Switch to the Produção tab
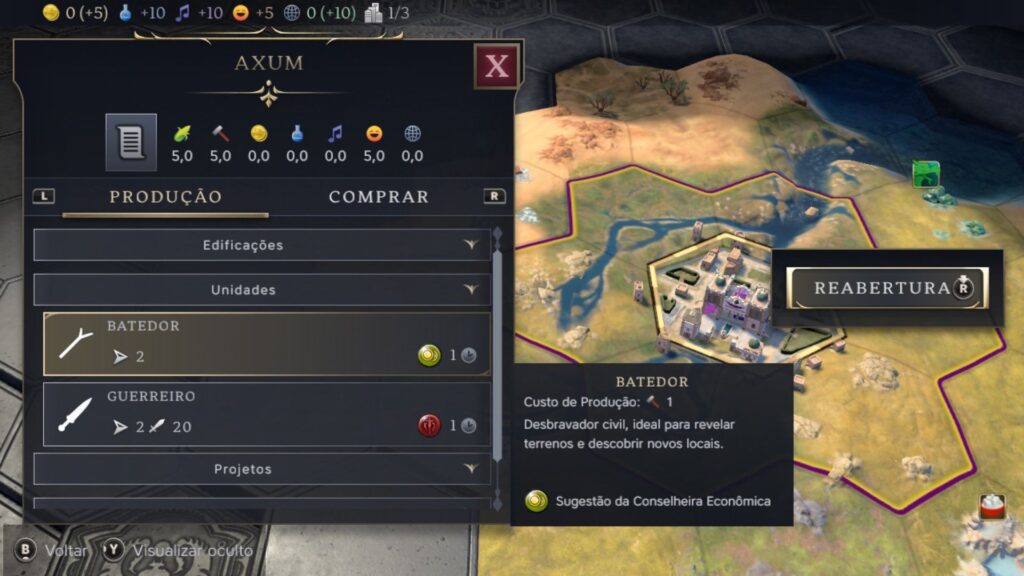The image size is (1024, 576). tap(165, 197)
